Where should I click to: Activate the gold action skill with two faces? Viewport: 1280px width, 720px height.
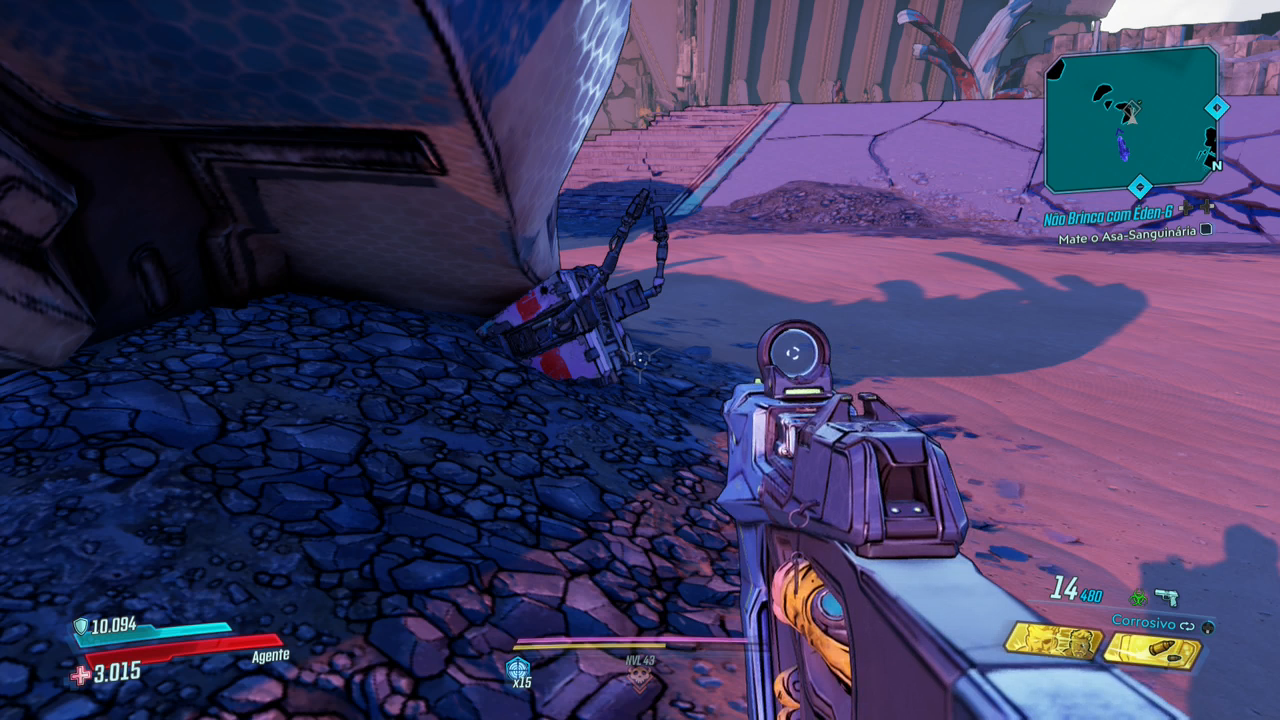pos(1052,641)
